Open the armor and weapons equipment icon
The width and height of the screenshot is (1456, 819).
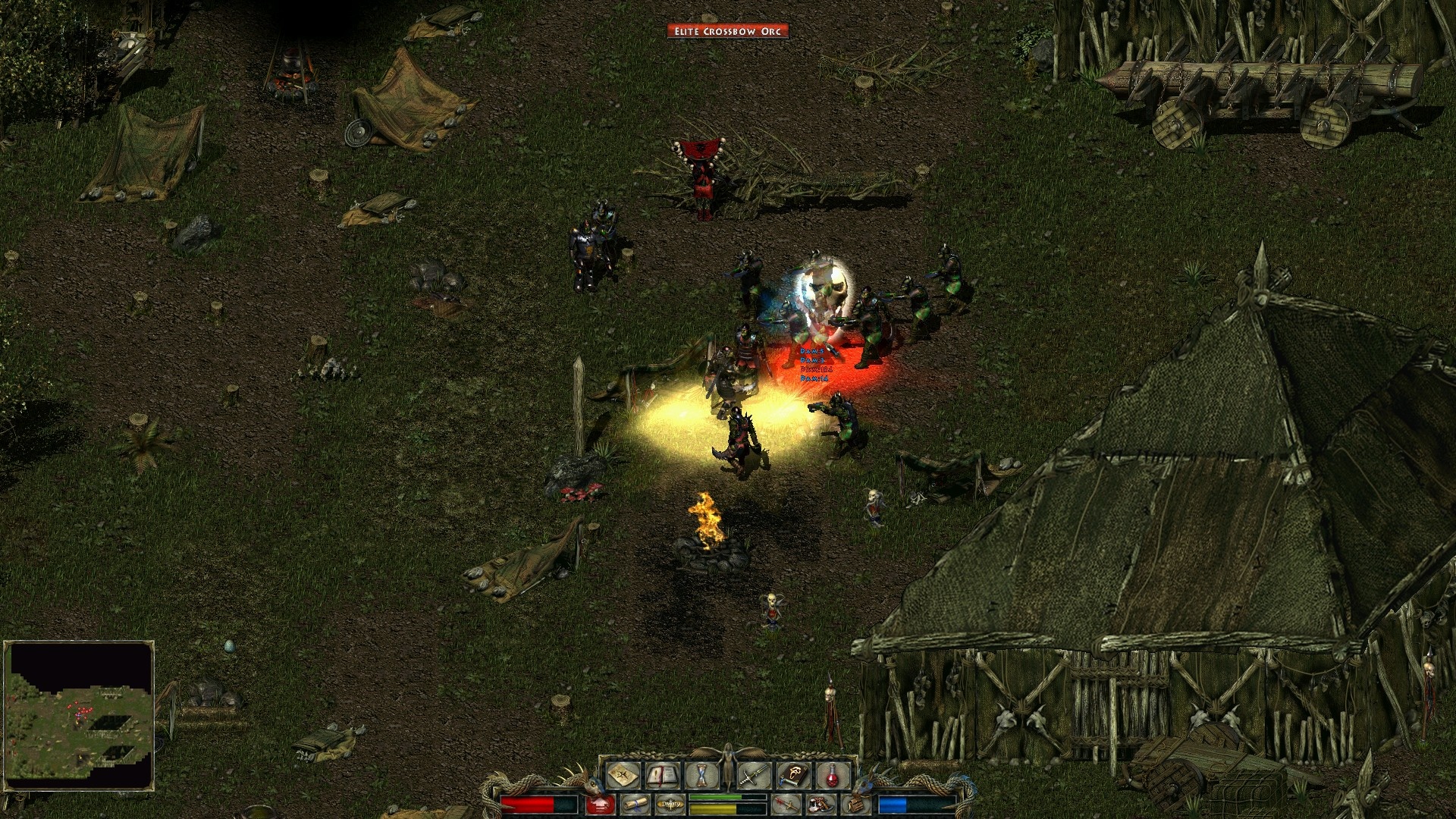tap(821, 804)
